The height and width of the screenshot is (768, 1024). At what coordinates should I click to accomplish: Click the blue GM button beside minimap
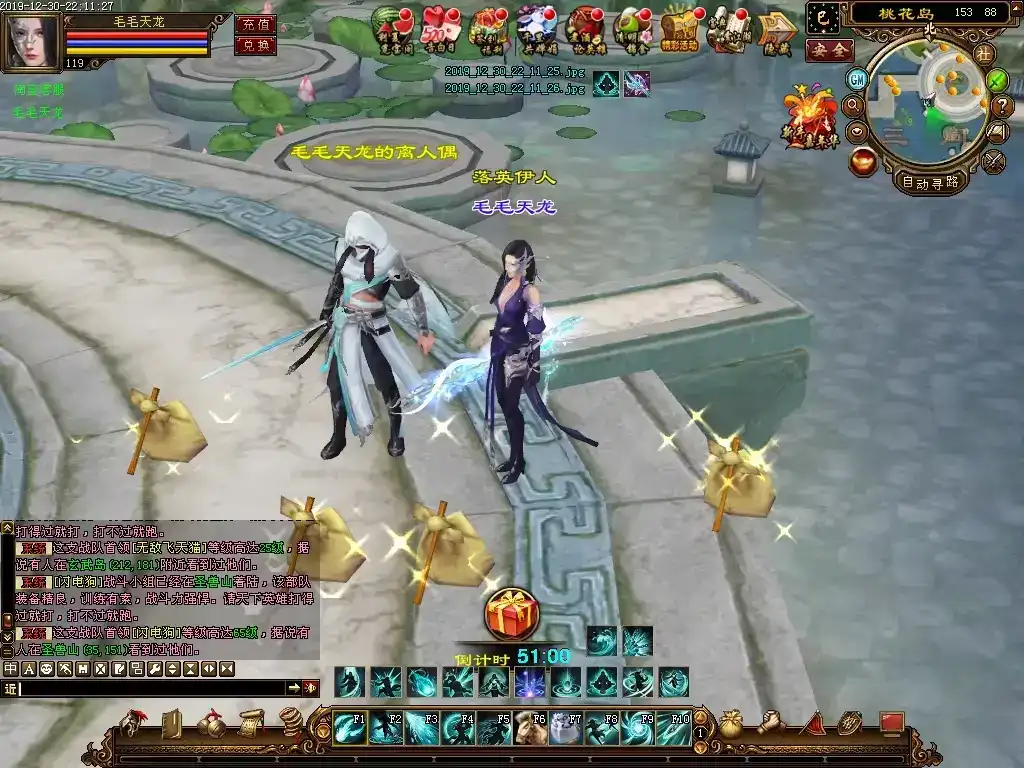(857, 78)
